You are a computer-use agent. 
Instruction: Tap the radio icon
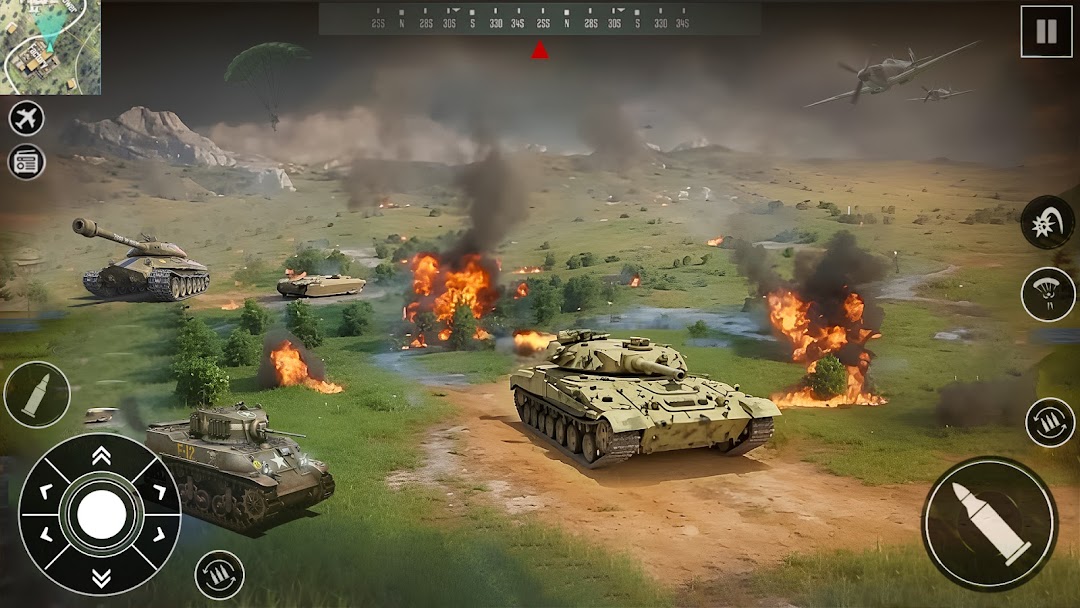(x=27, y=162)
